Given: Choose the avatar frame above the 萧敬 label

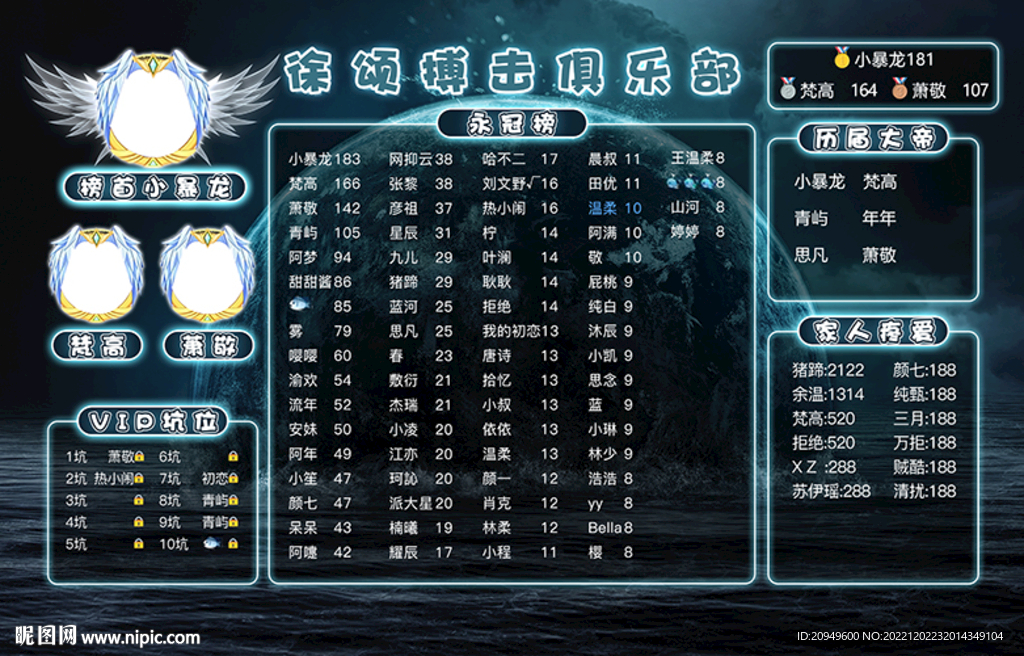Looking at the screenshot, I should pyautogui.click(x=208, y=274).
